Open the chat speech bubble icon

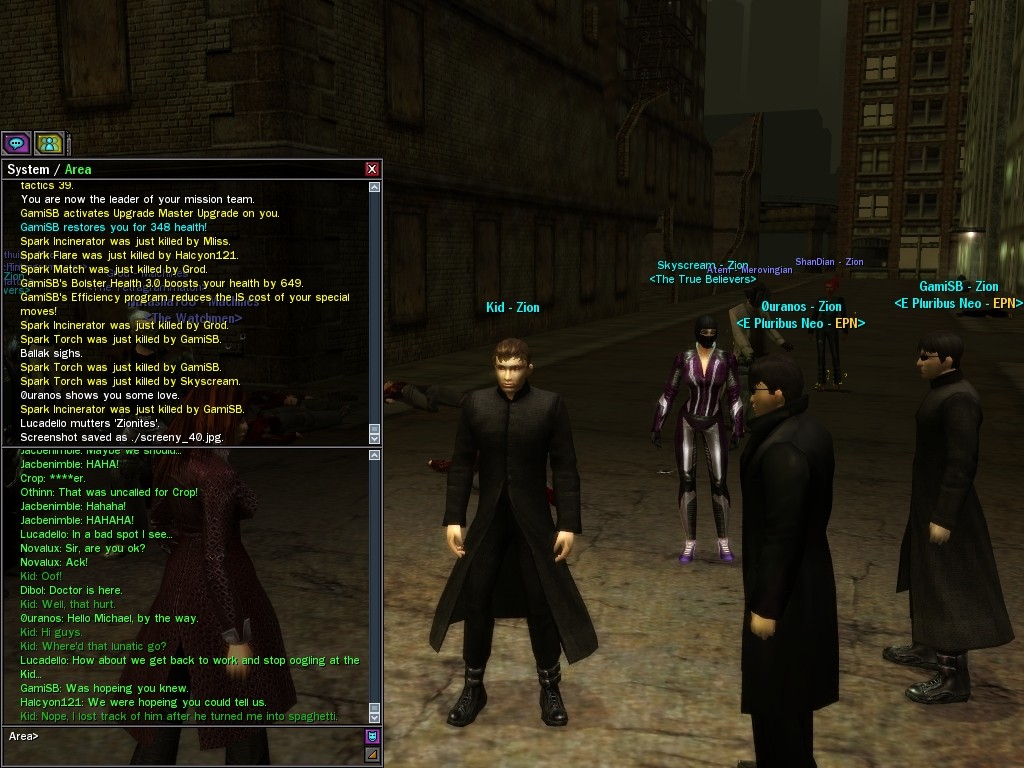point(16,143)
